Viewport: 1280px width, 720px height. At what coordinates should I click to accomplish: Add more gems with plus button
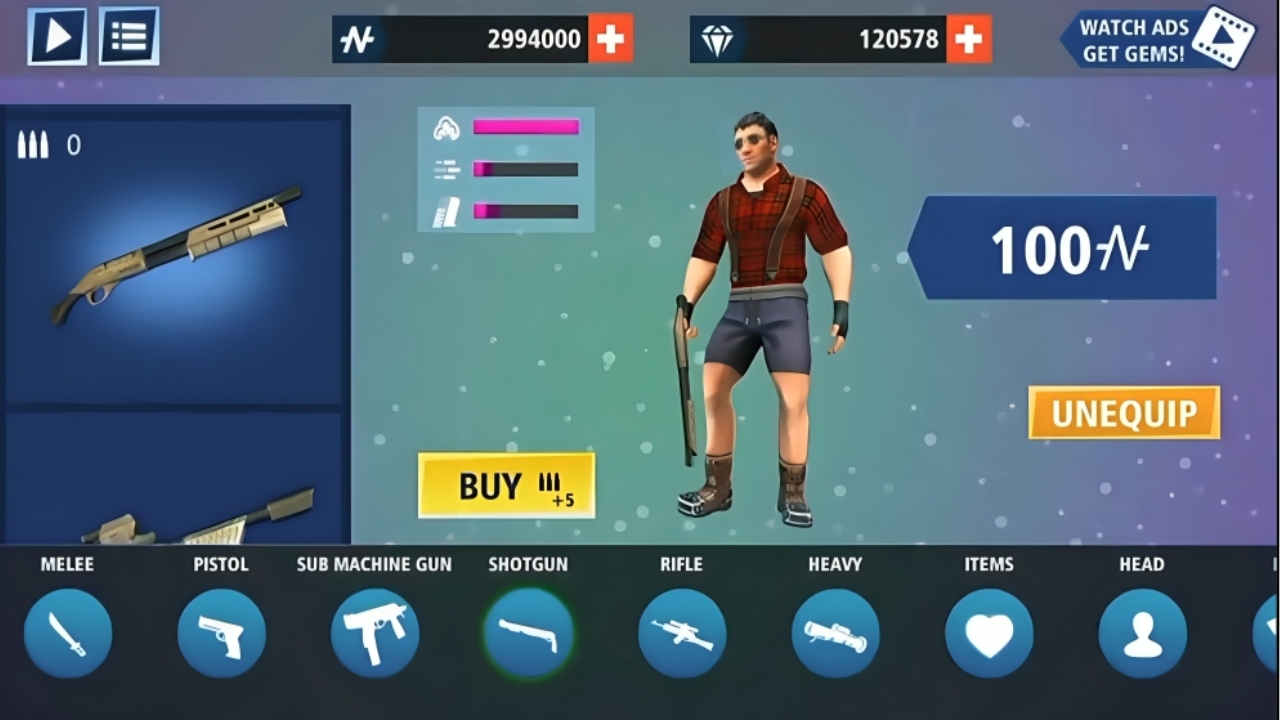[x=968, y=39]
